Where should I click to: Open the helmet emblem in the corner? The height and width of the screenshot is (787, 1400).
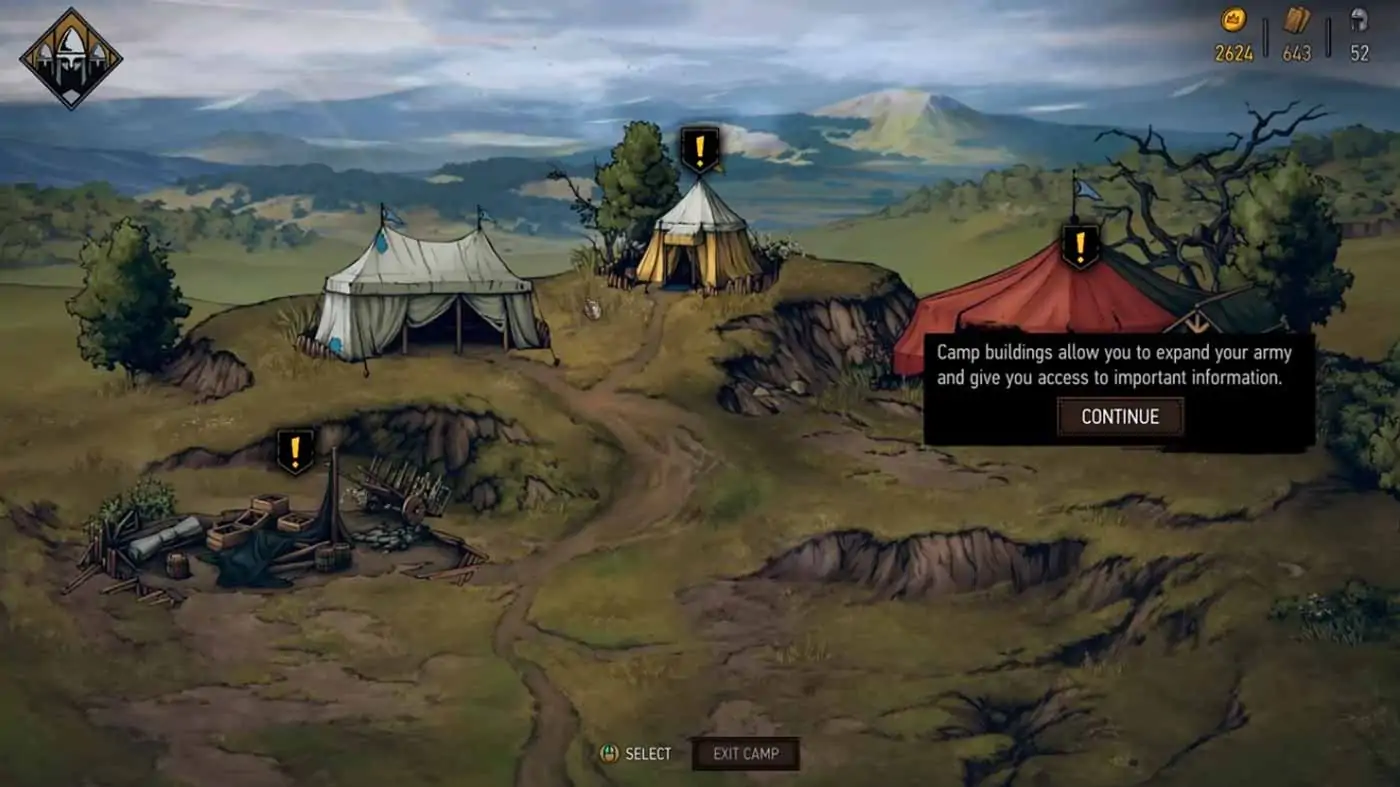(71, 58)
